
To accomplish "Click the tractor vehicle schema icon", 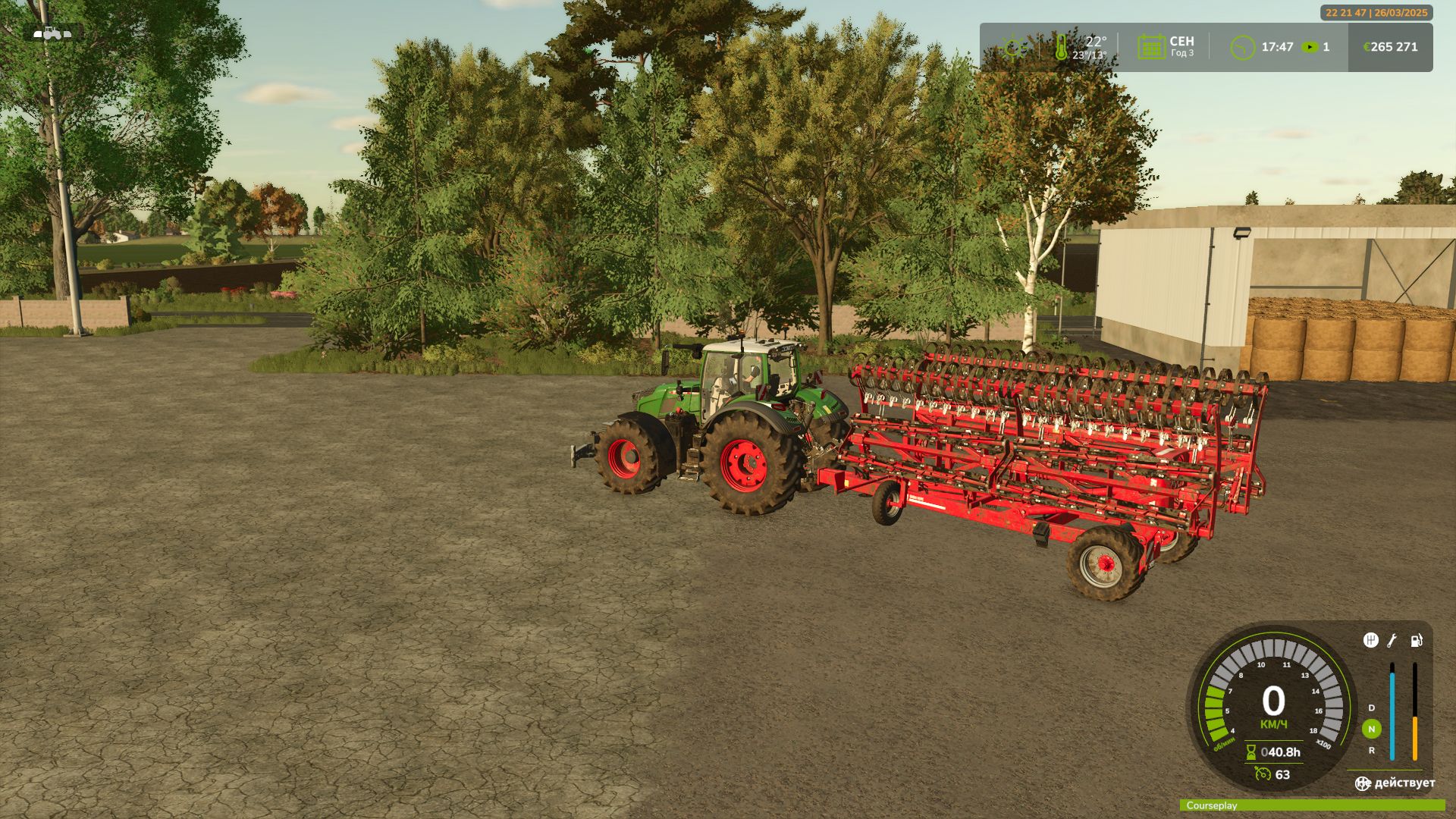I will tap(52, 33).
